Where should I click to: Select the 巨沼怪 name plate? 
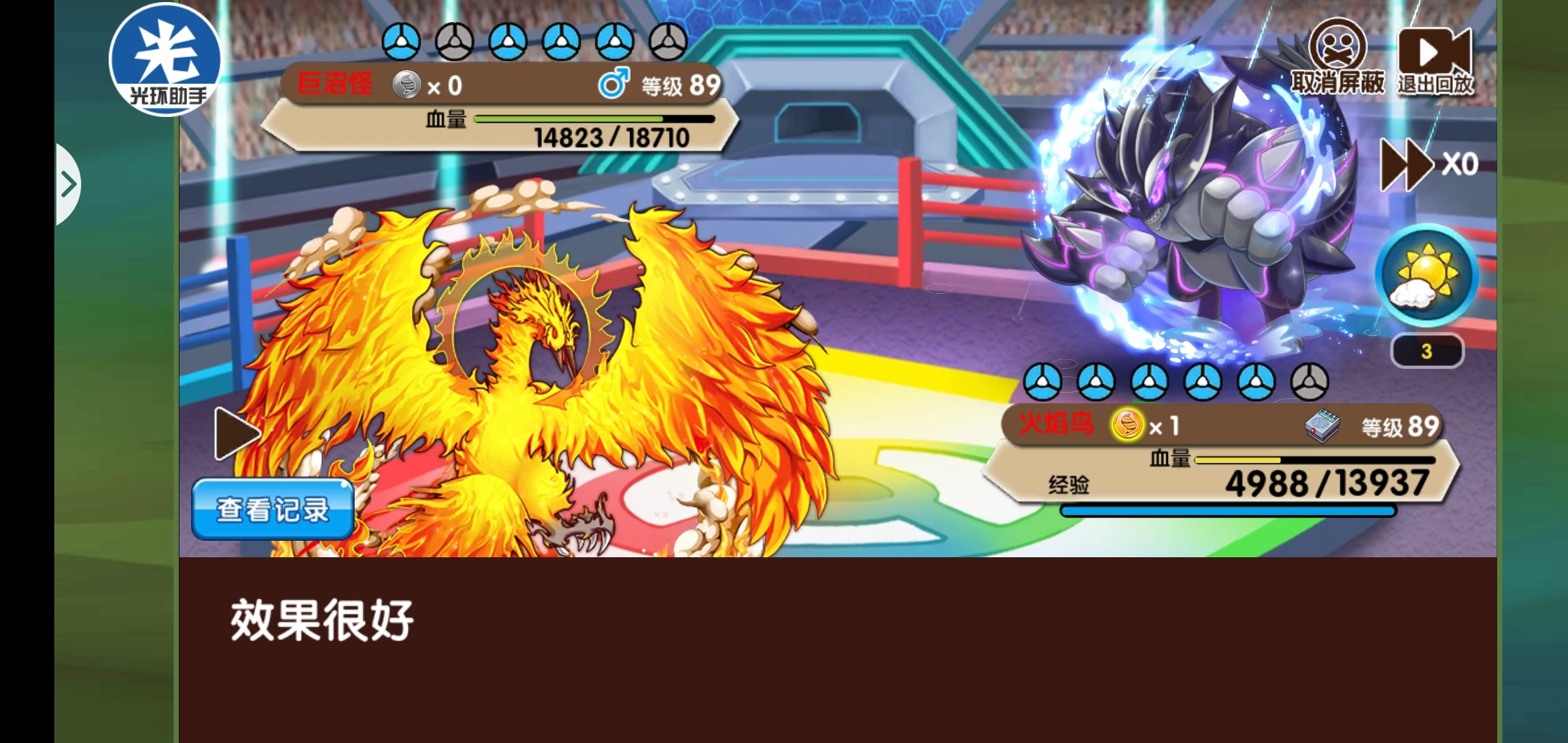click(x=335, y=85)
